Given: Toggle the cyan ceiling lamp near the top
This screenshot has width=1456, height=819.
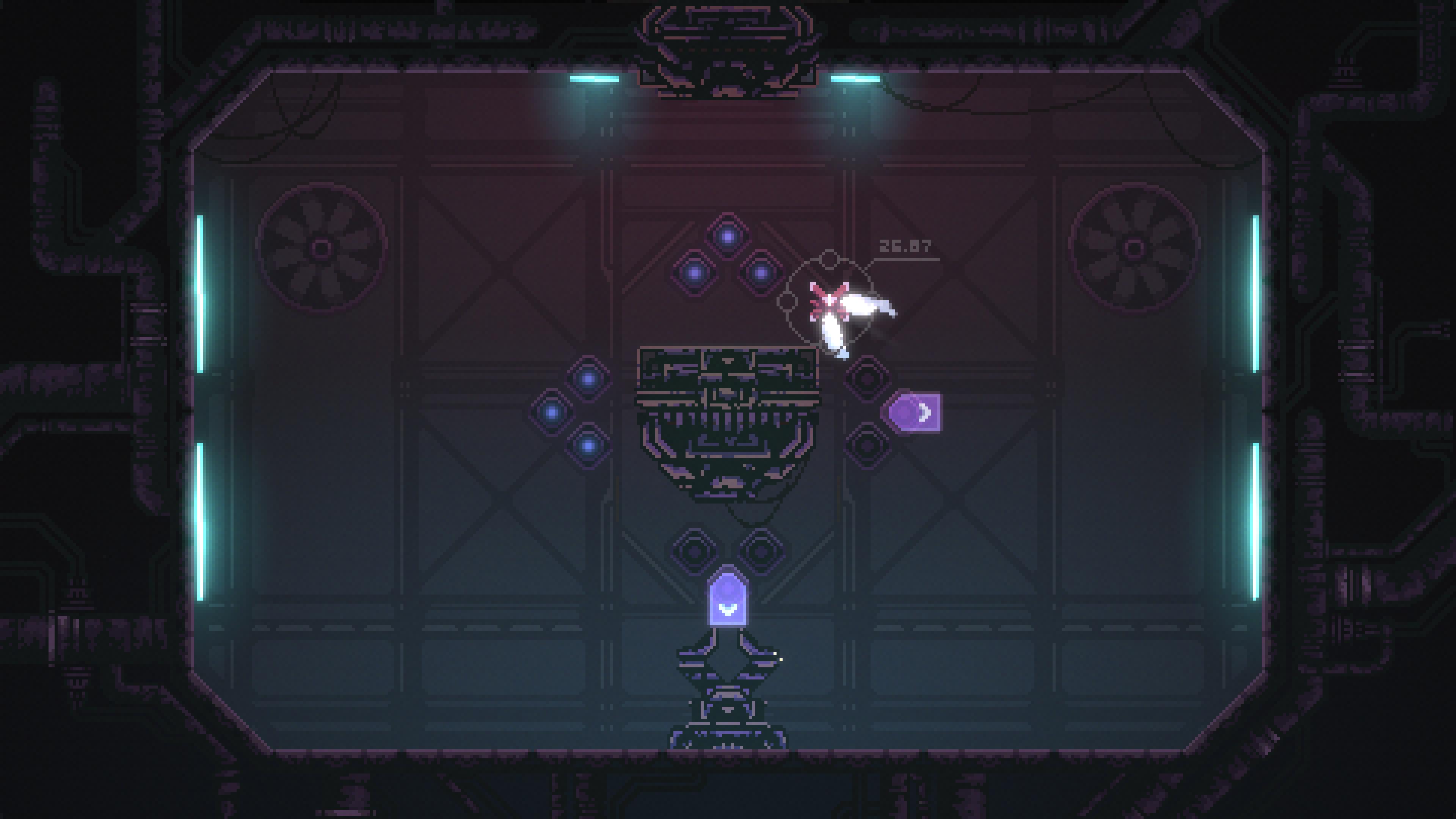Looking at the screenshot, I should (x=591, y=79).
